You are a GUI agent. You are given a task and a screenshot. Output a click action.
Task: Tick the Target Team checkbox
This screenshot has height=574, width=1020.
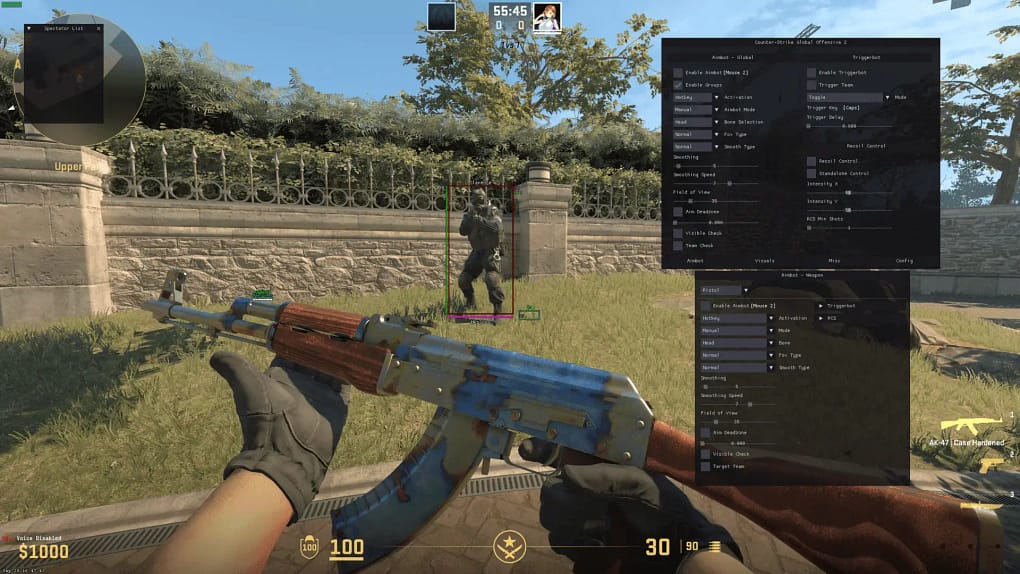(705, 466)
